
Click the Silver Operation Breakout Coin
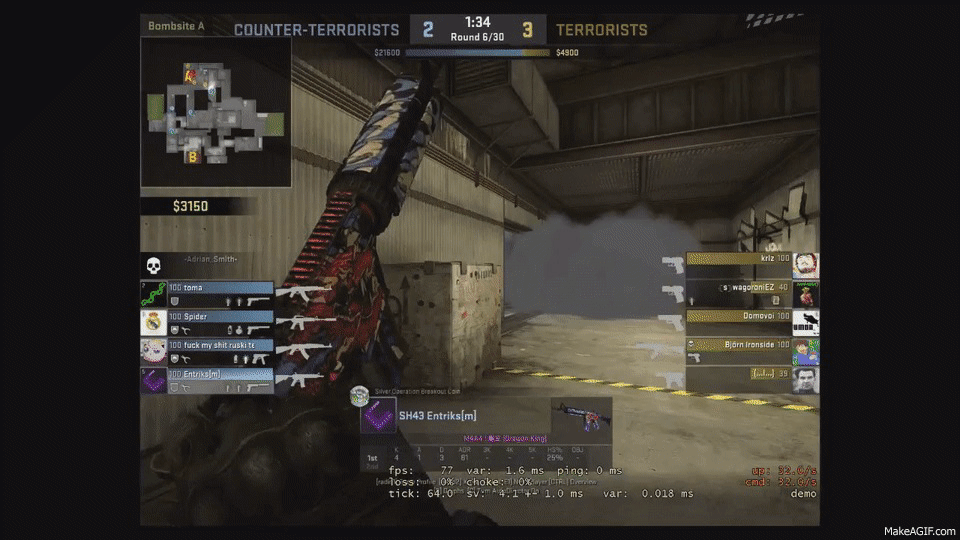pos(360,396)
